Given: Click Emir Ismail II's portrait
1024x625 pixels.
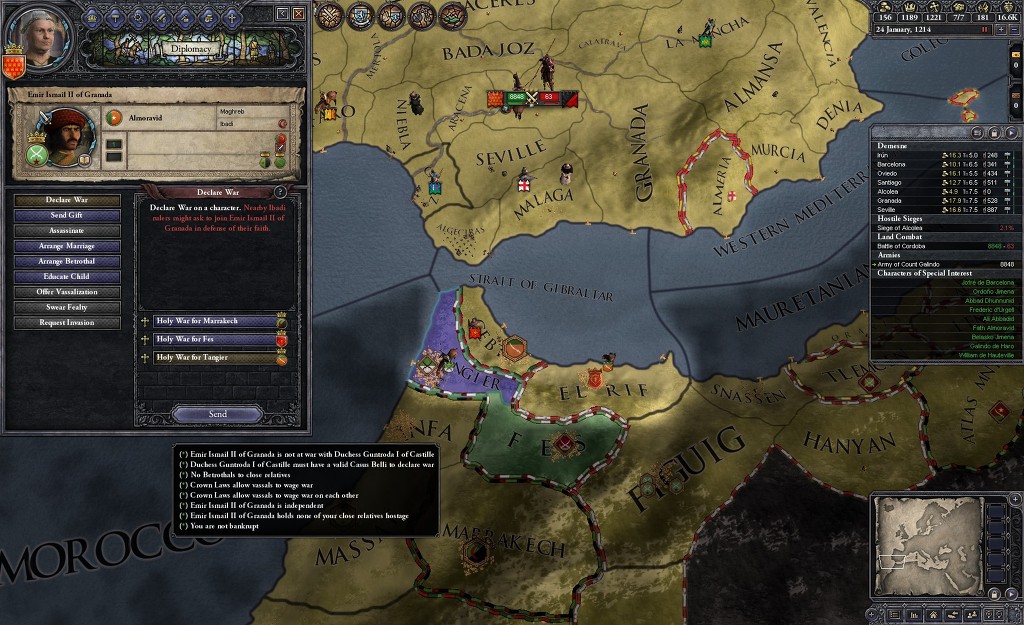Looking at the screenshot, I should [x=69, y=136].
